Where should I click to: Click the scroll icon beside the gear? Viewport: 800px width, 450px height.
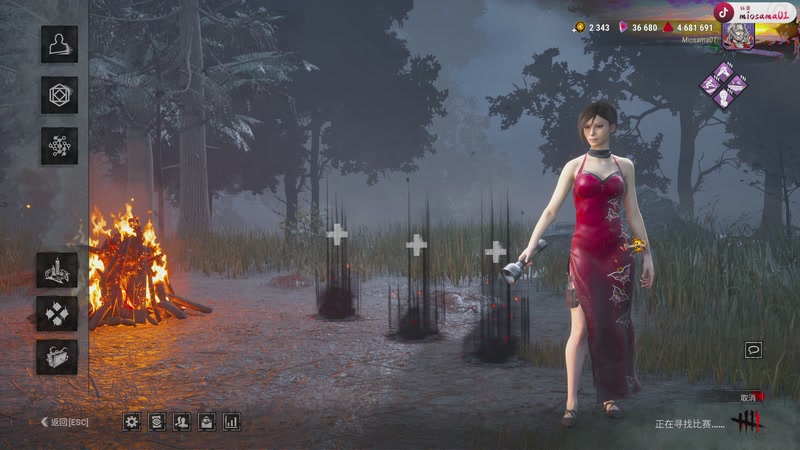coord(157,422)
